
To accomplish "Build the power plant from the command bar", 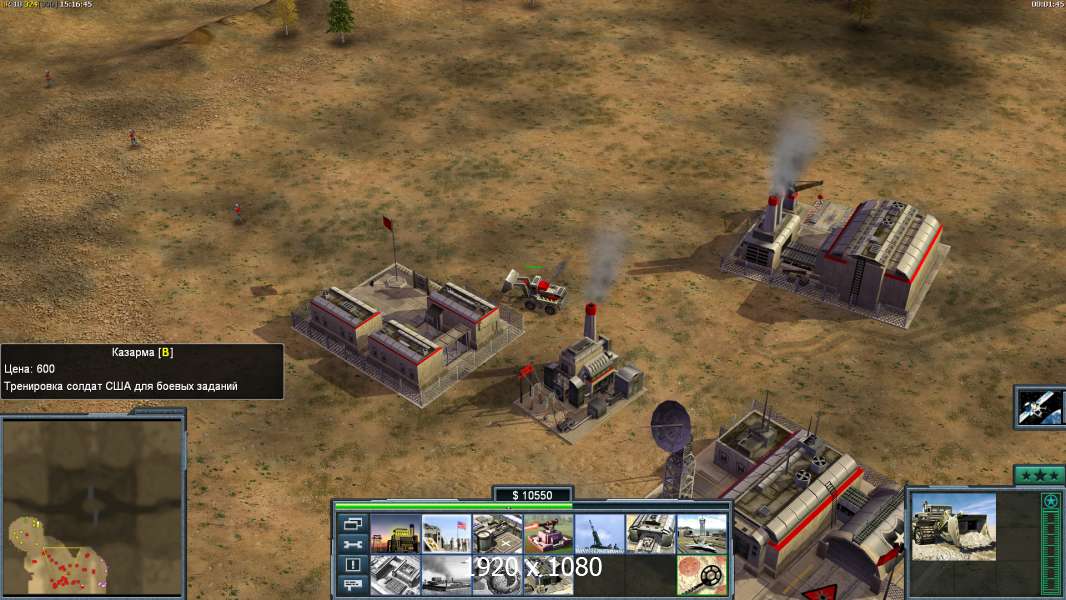I will [x=395, y=534].
